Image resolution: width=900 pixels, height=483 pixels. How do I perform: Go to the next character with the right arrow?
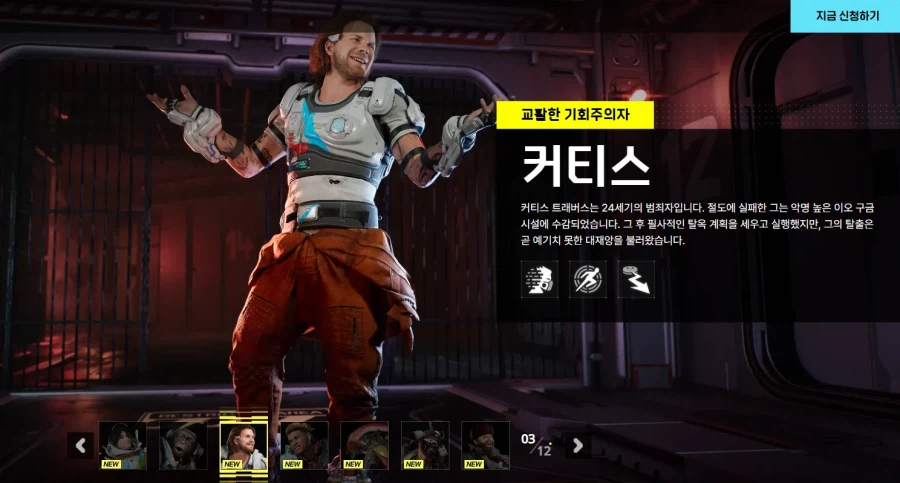(x=577, y=445)
